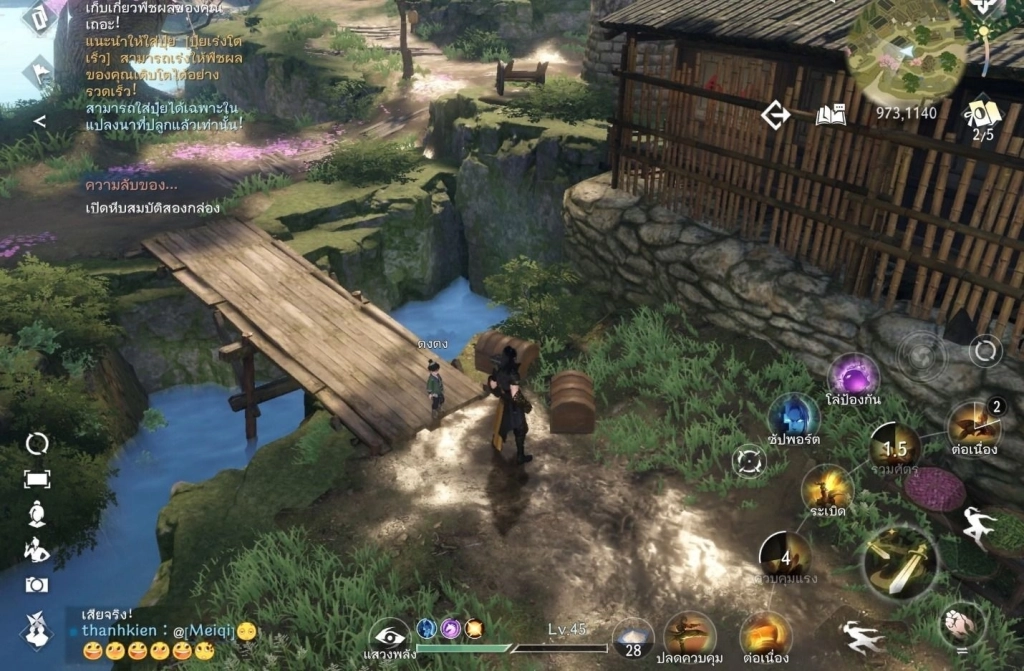This screenshot has width=1024, height=671.
Task: Open the book with chat bubble icon
Action: point(831,115)
